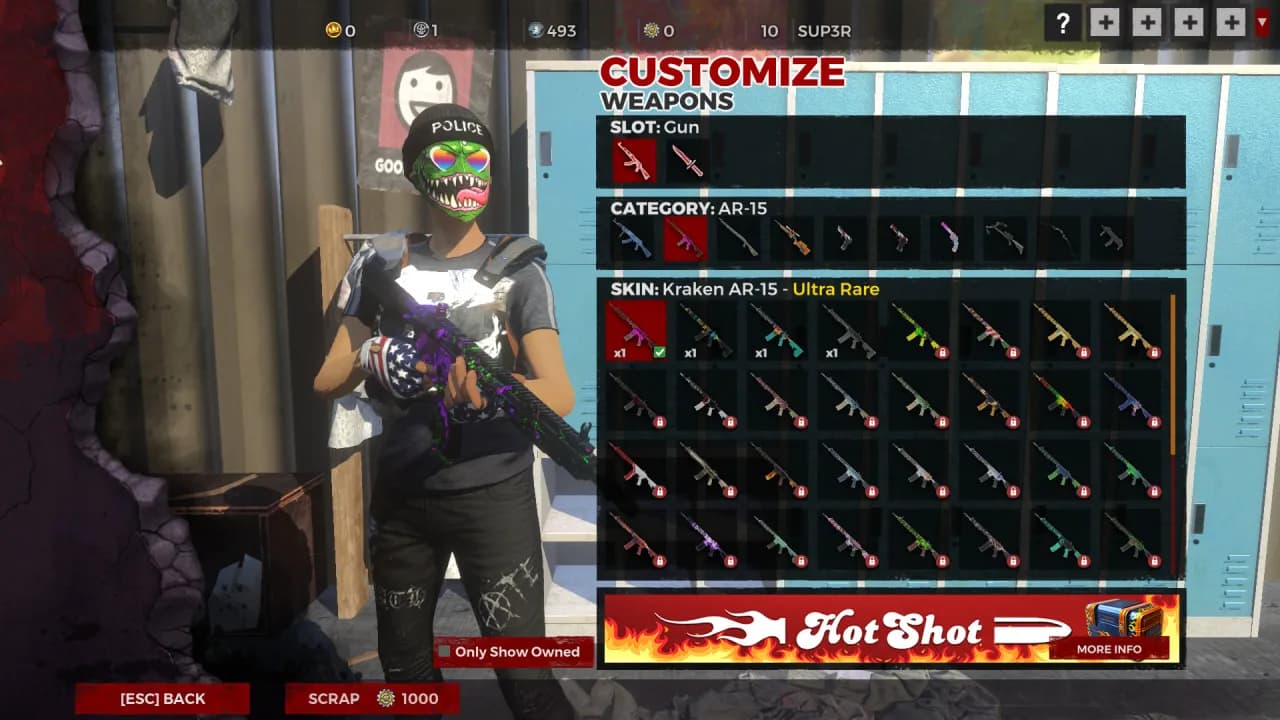Click the last plus button near top right
The image size is (1280, 720).
[x=1231, y=22]
